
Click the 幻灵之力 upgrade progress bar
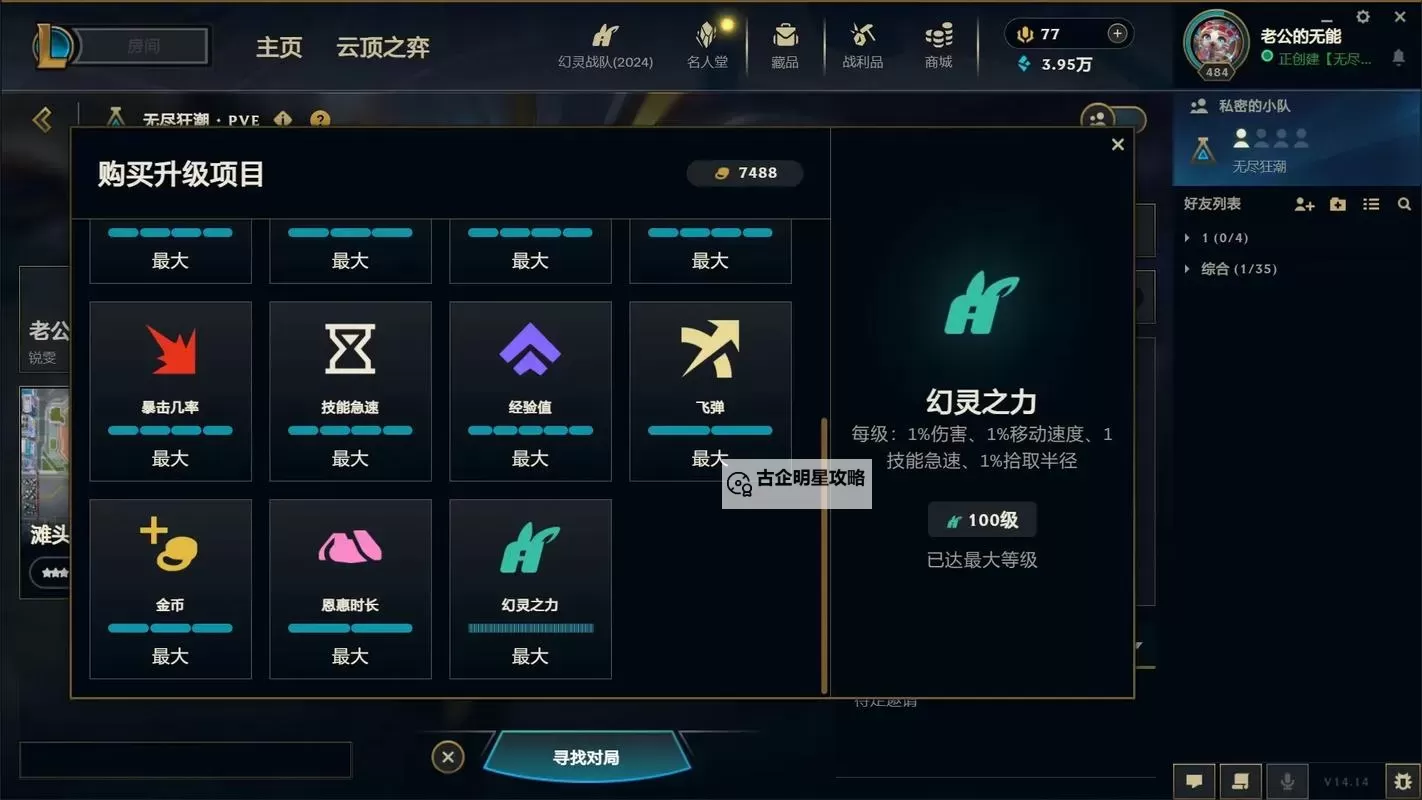[530, 628]
